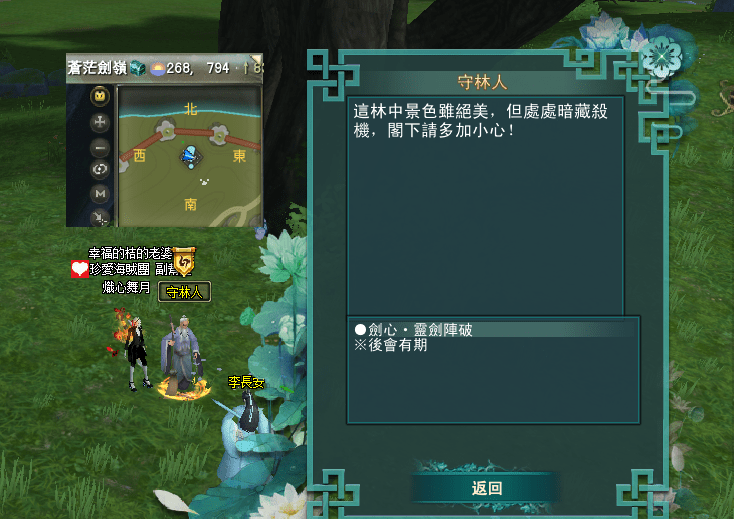Open the teal treasure chest icon beside the zone name

pyautogui.click(x=137, y=68)
